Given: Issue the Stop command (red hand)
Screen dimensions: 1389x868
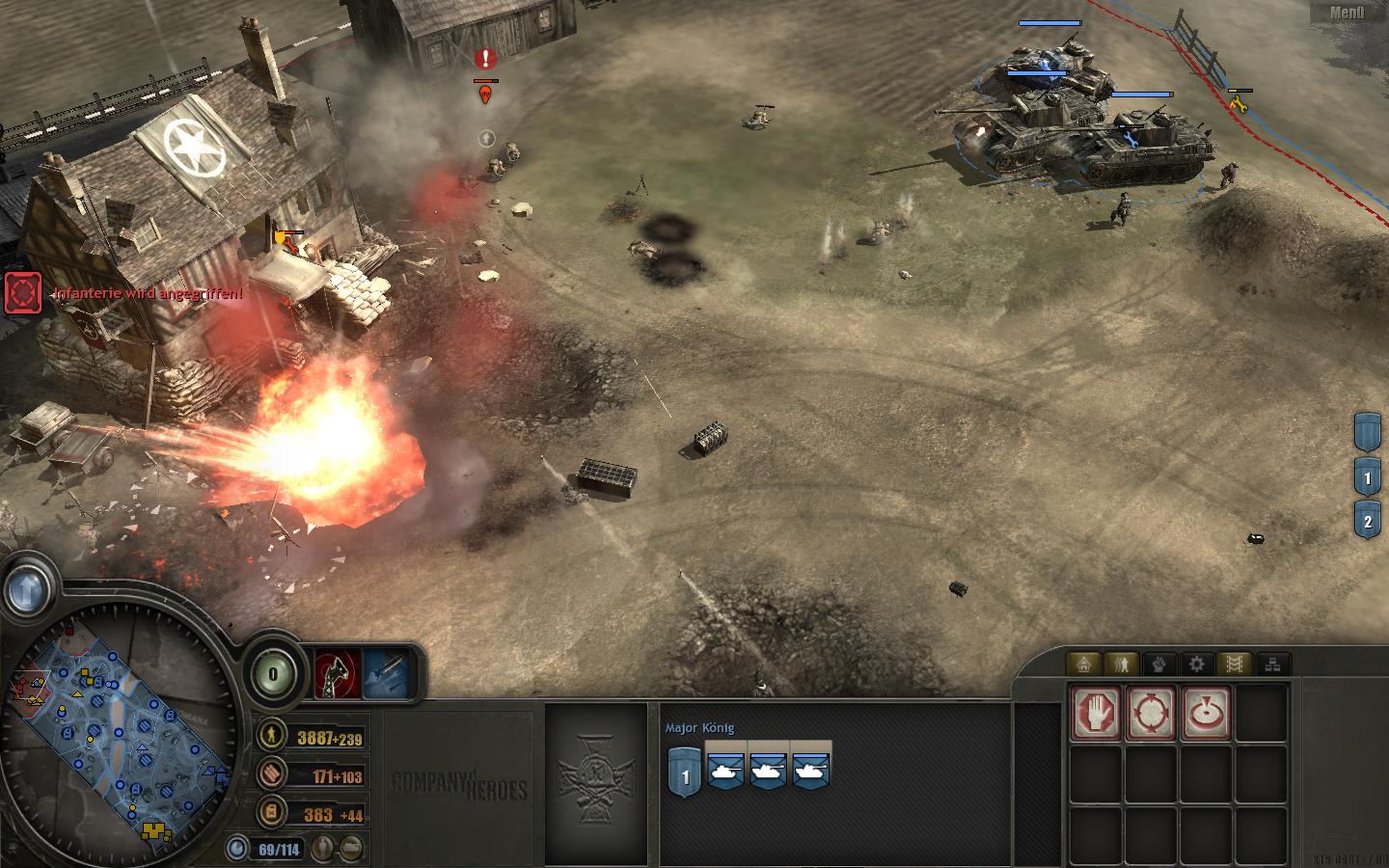Looking at the screenshot, I should [x=1096, y=714].
